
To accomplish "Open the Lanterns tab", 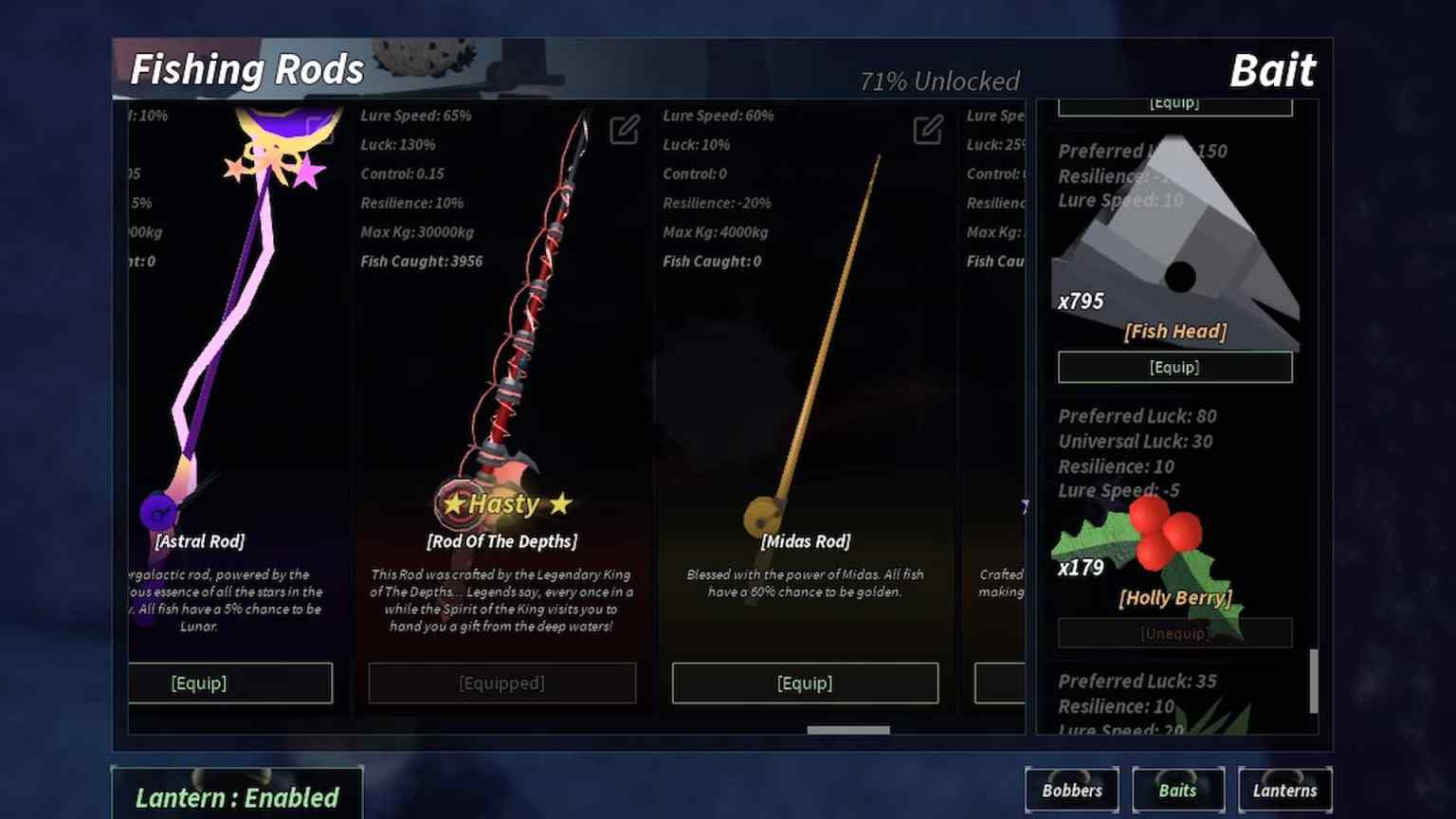I will 1285,790.
